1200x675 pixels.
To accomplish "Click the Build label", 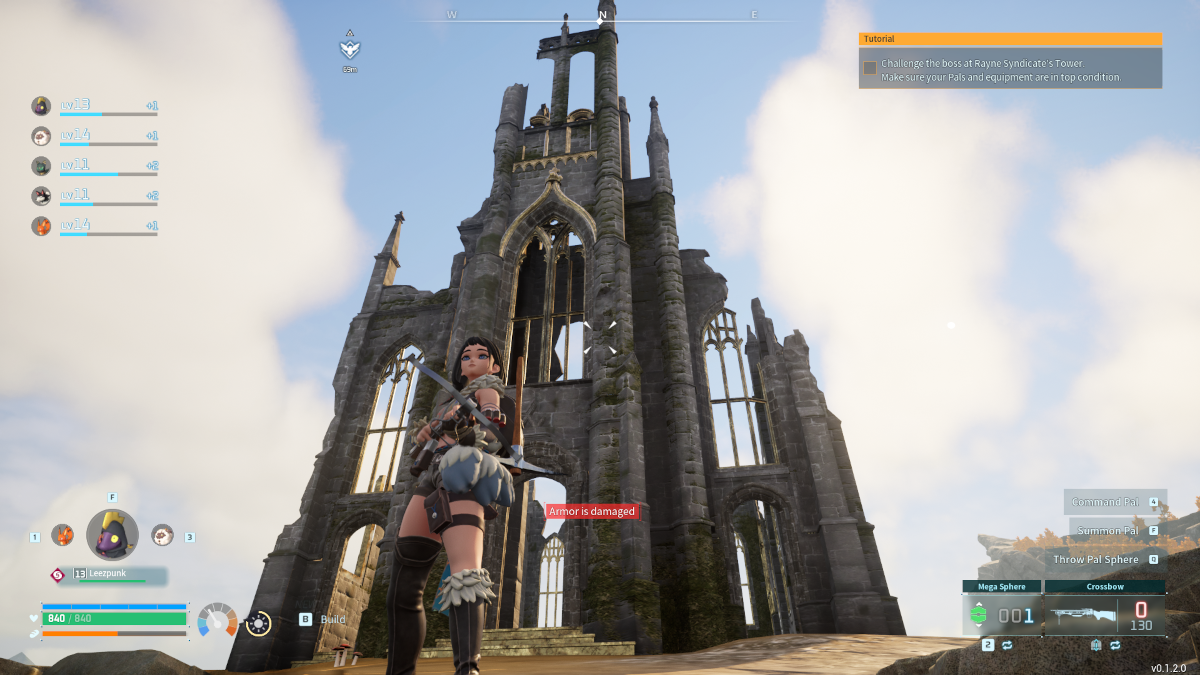I will coord(332,620).
